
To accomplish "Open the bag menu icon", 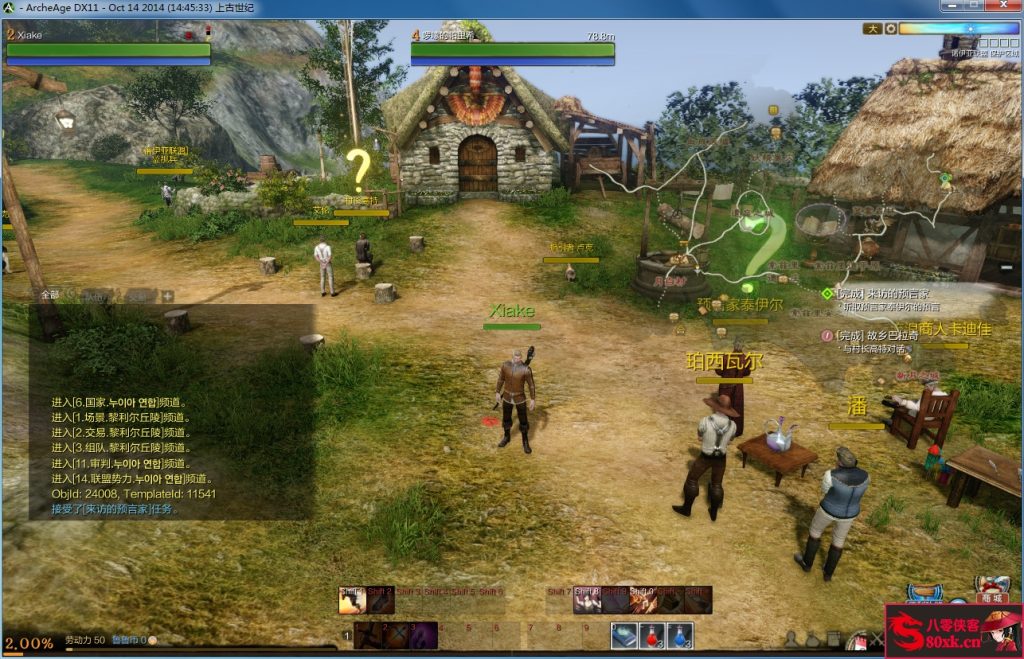I will click(813, 639).
